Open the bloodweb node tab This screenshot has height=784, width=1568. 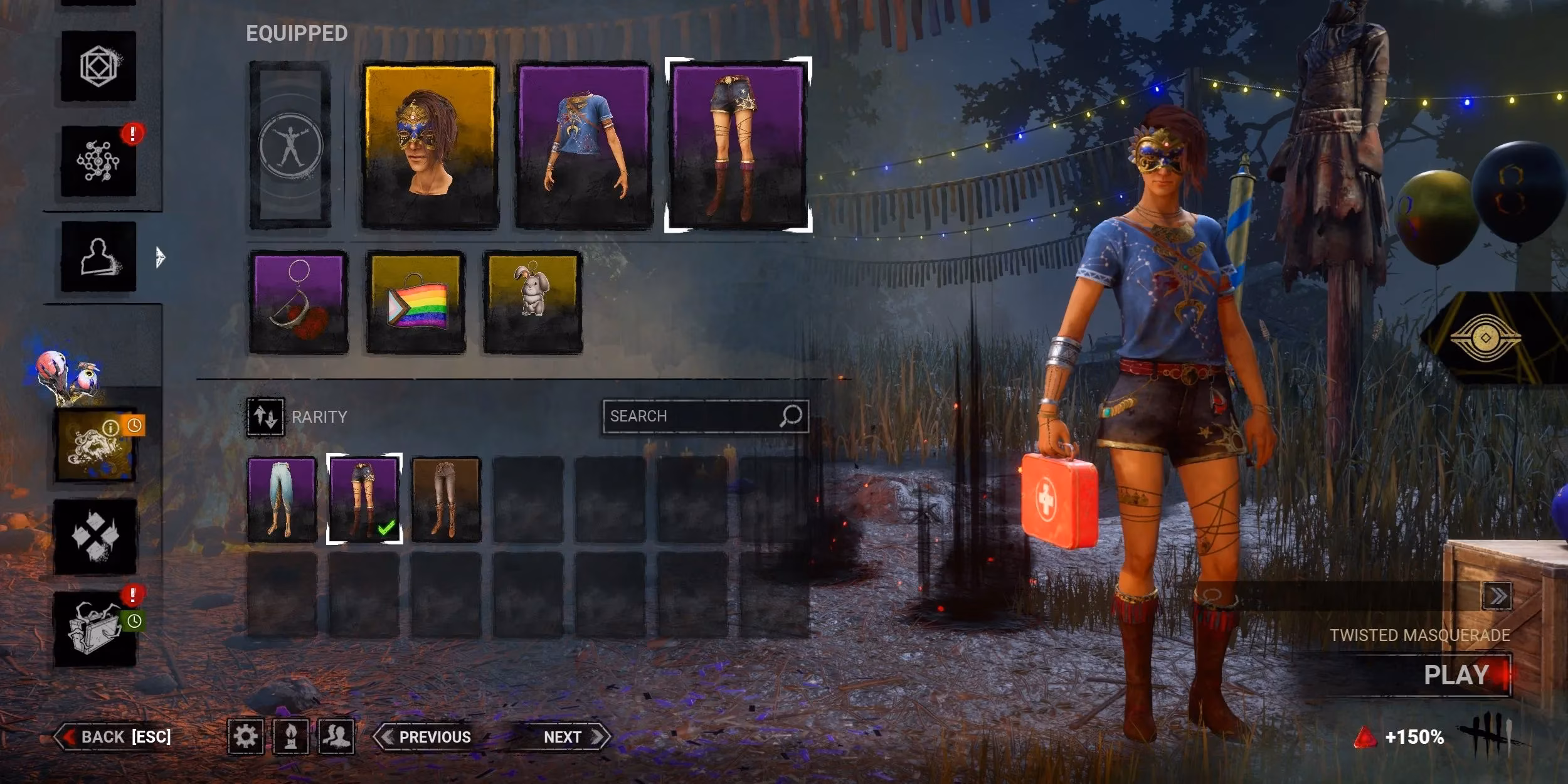(98, 161)
